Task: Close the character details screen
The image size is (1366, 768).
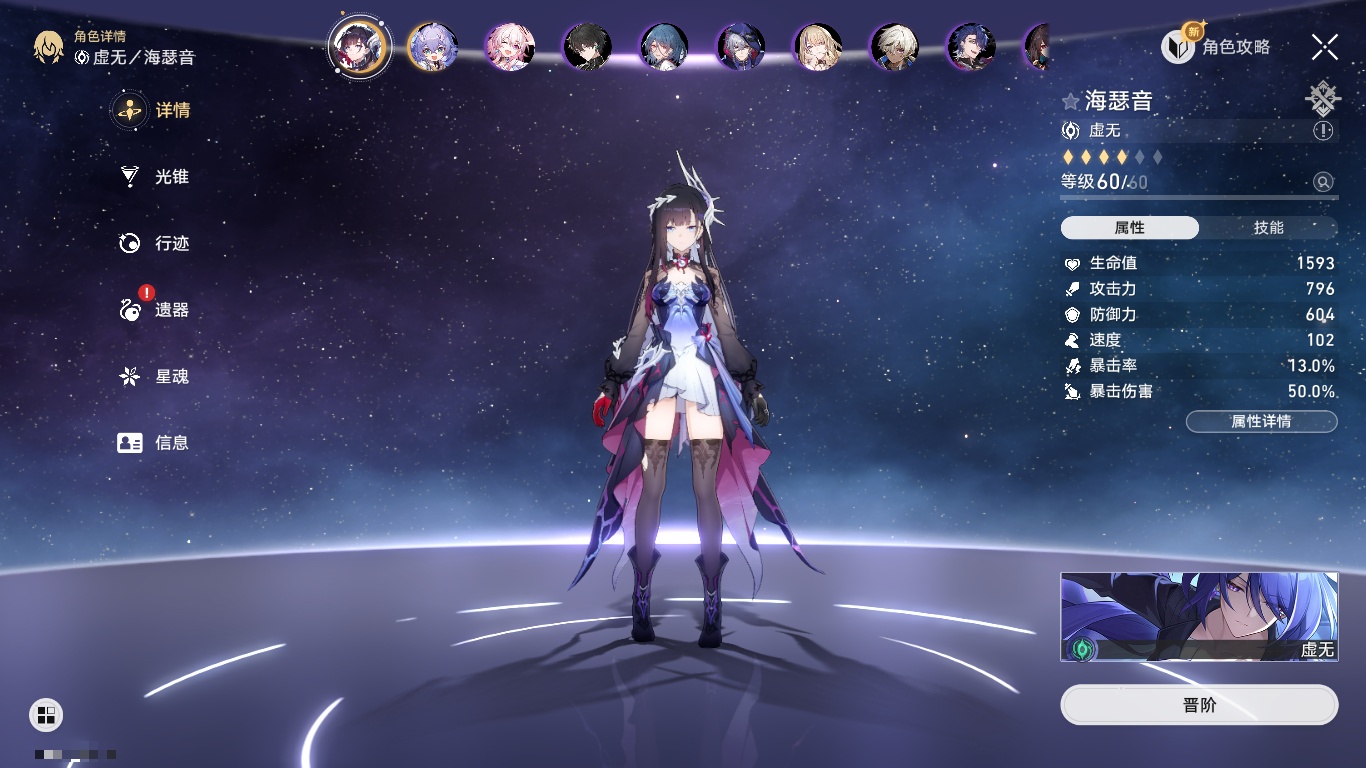Action: (1325, 46)
